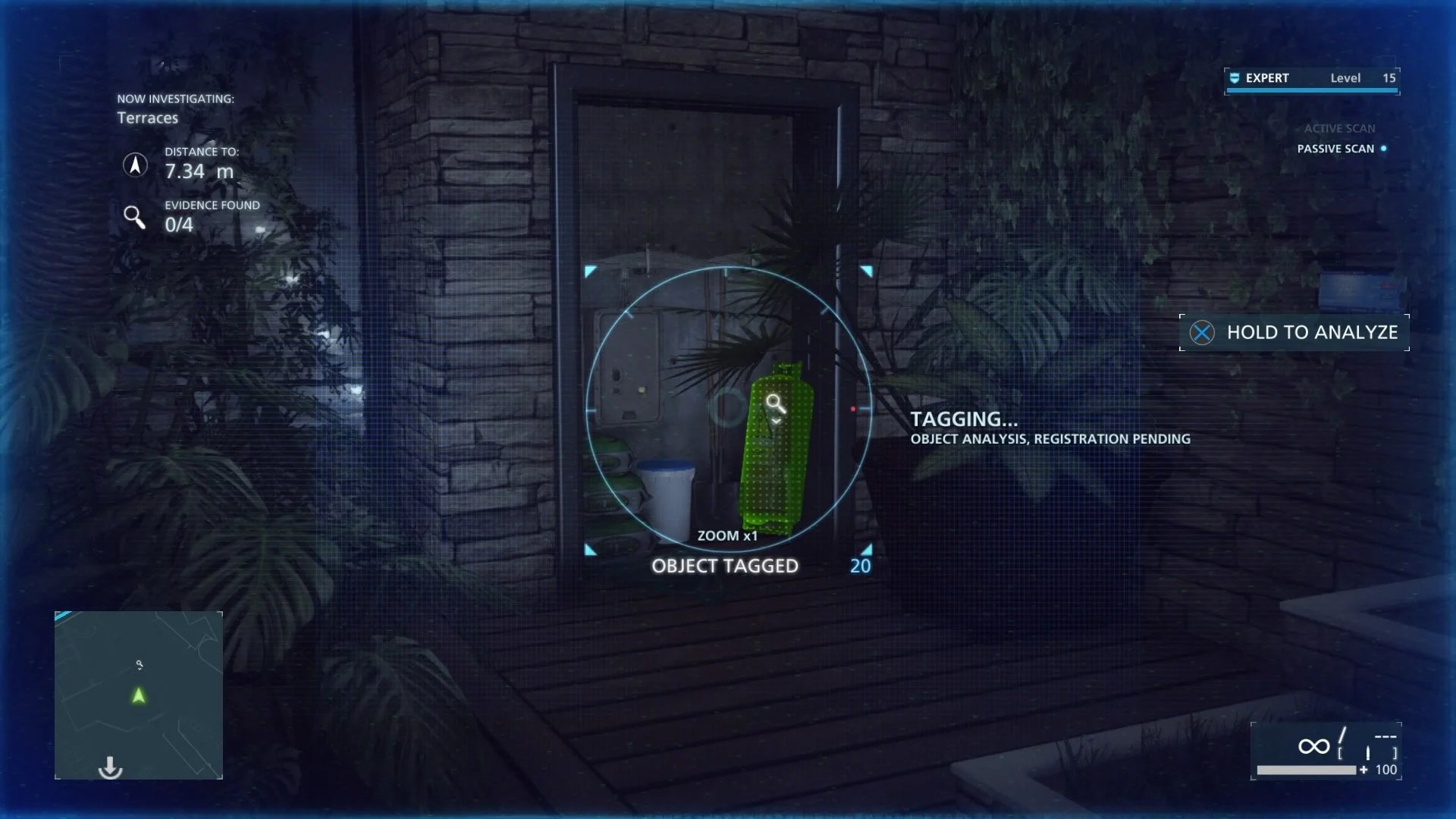Click the Expert Level 15 progress bar

[1312, 90]
